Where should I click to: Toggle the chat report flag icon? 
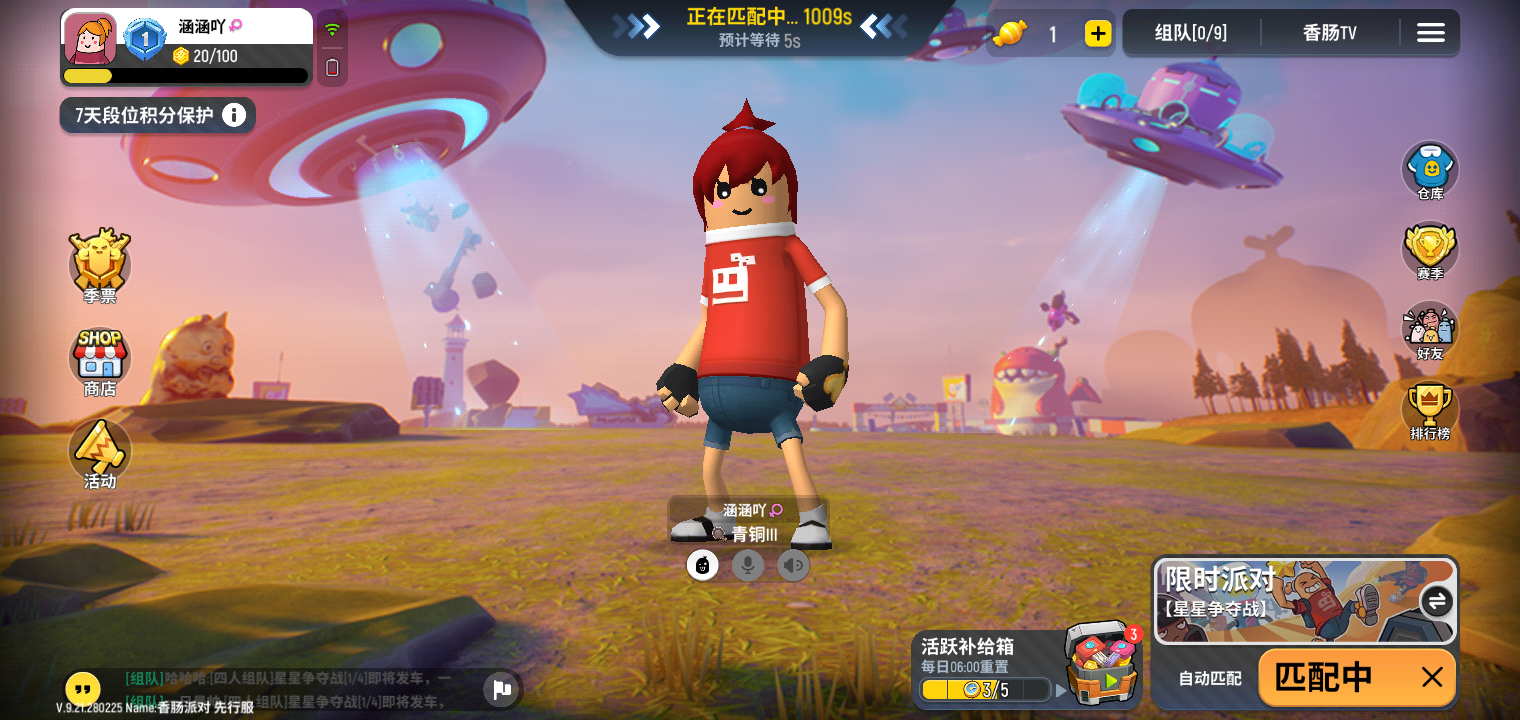click(x=500, y=689)
